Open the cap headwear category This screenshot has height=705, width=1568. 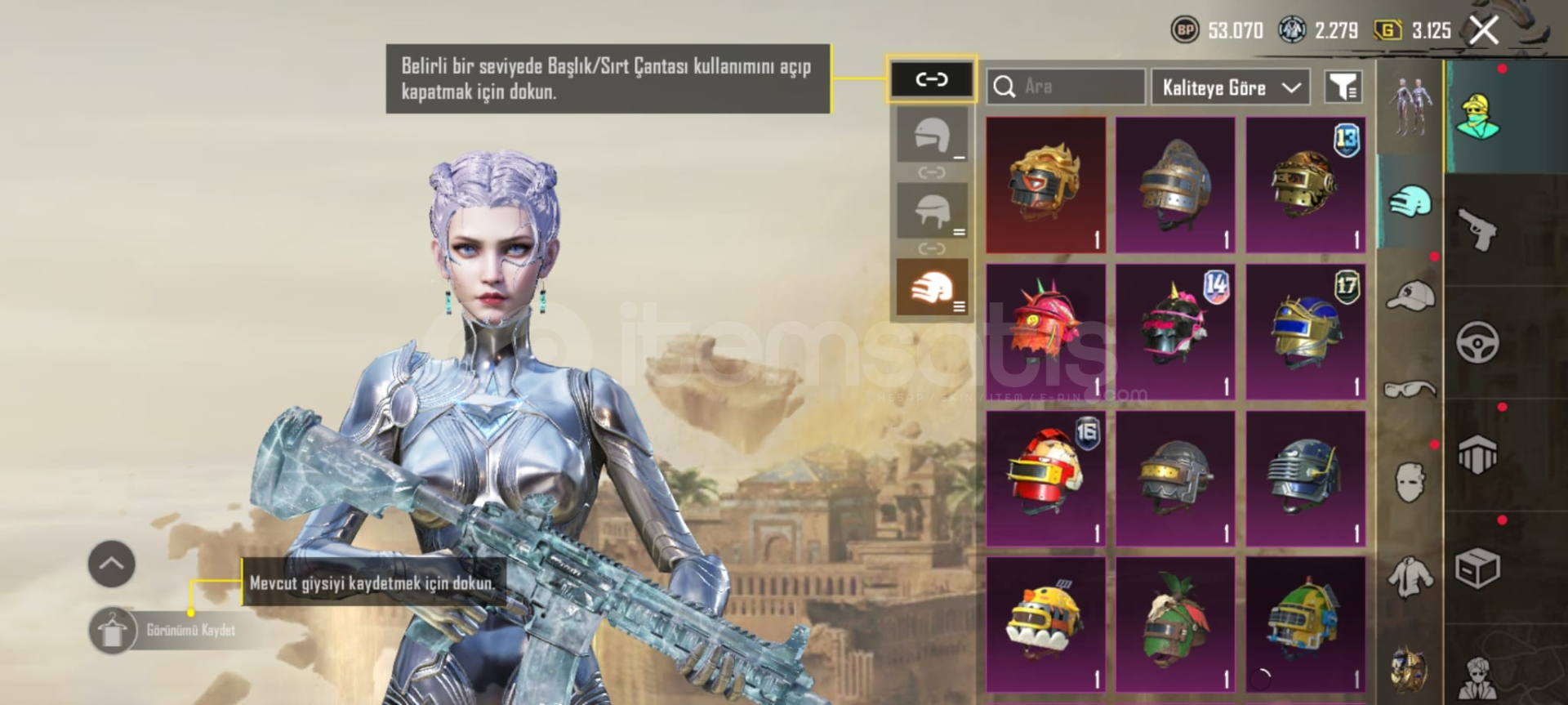[1410, 295]
